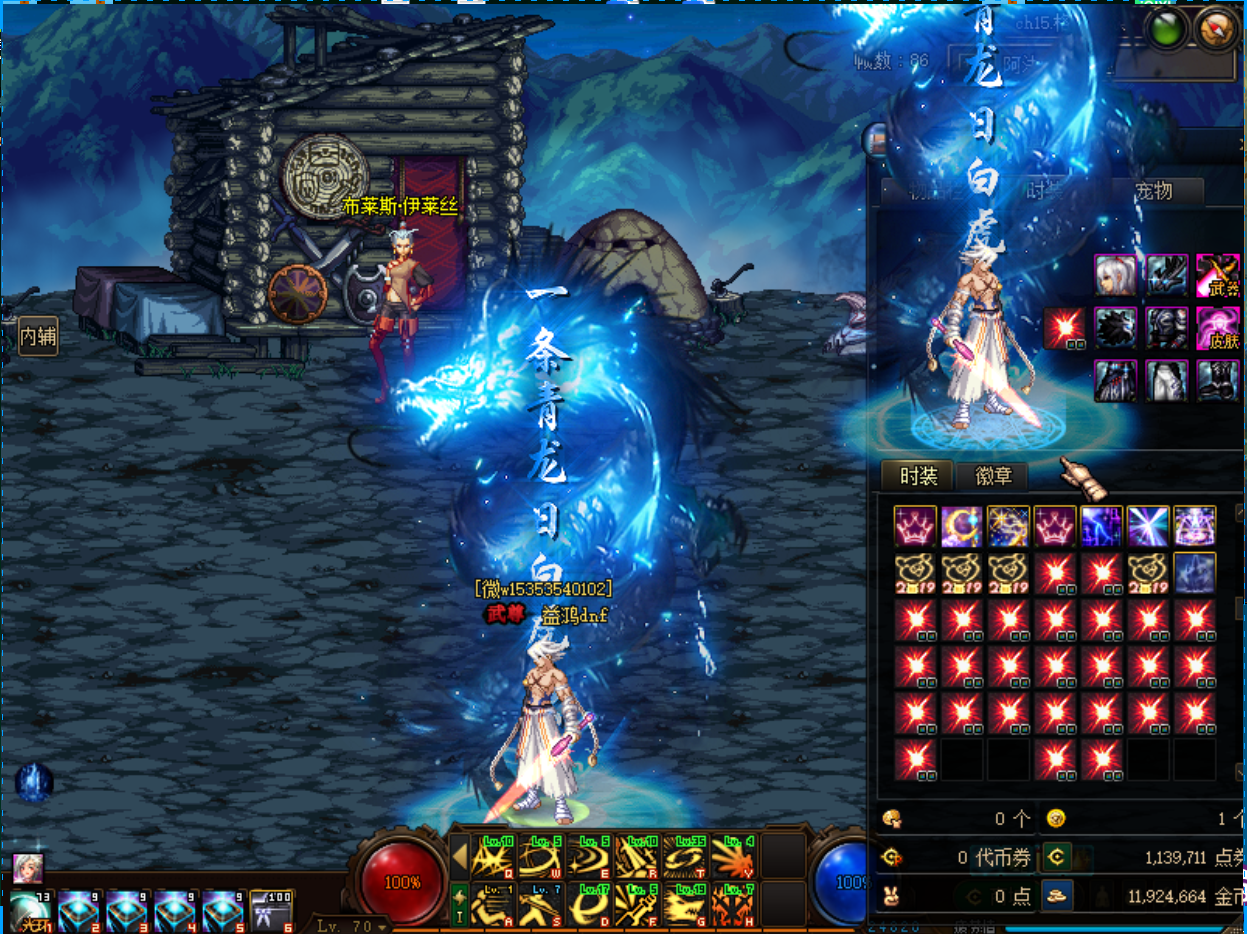The height and width of the screenshot is (934, 1247).
Task: Select the 皮肤 skin avatar slot
Action: click(1217, 327)
